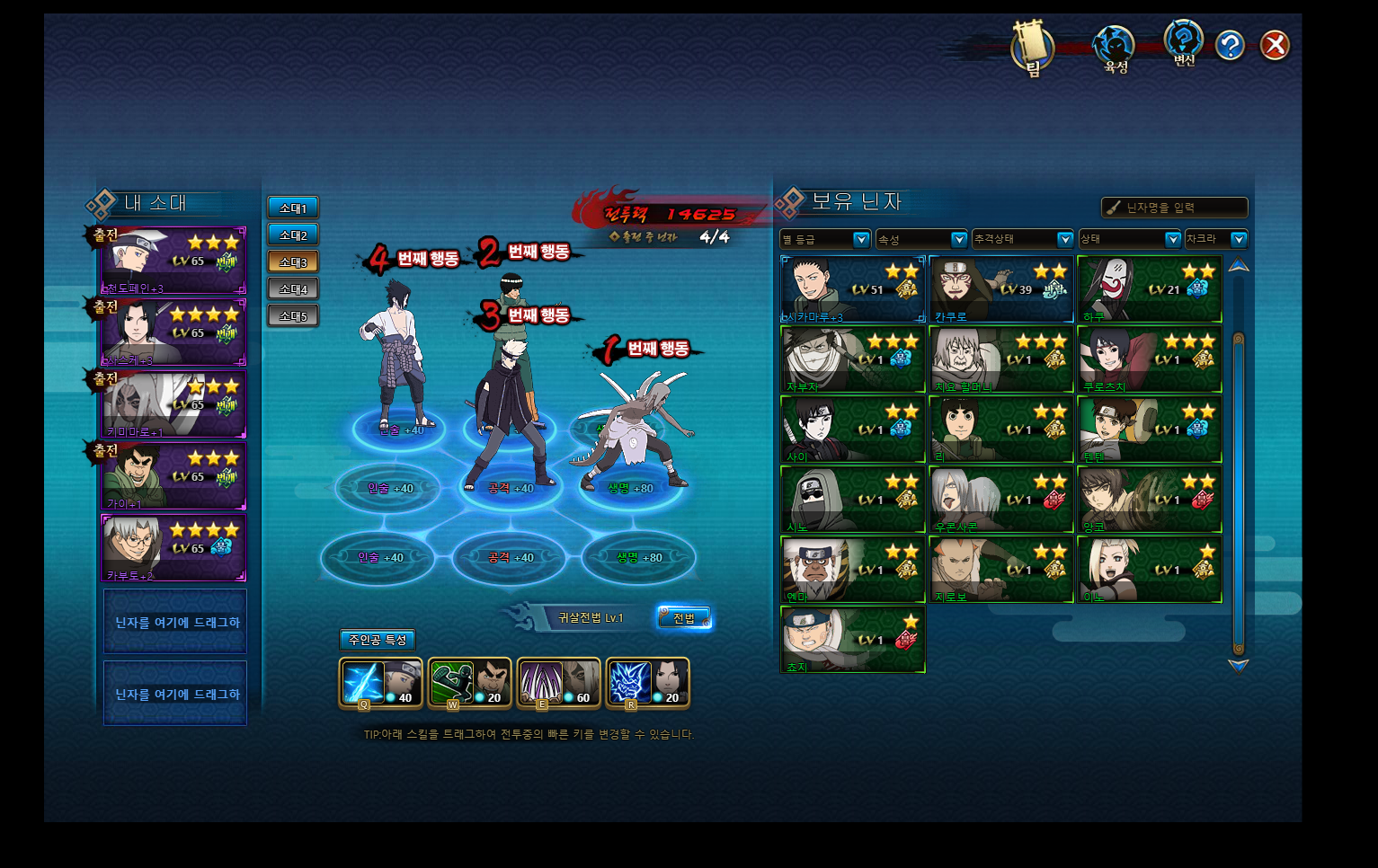Click the ninja list scroll down arrow

[1239, 666]
